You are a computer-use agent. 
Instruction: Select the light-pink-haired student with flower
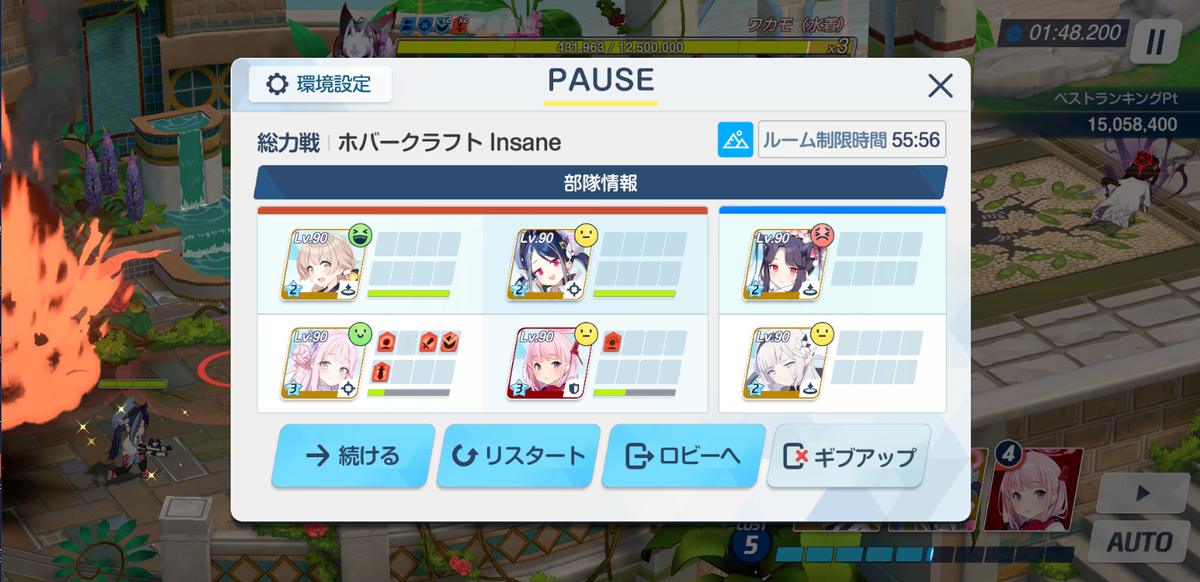[x=325, y=363]
